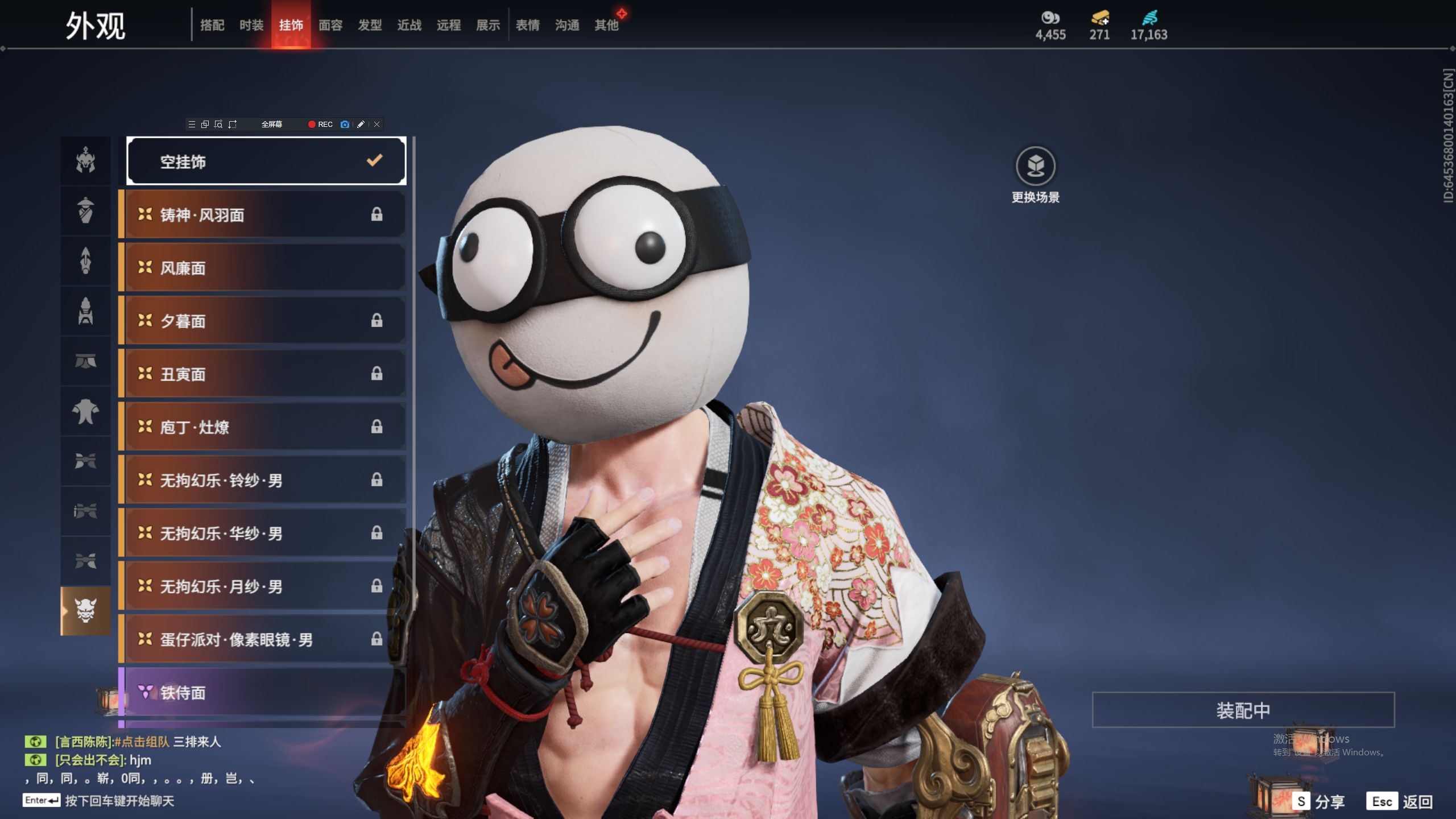Viewport: 1456px width, 819px height.
Task: Close the screen recorder toolbar
Action: pos(377,125)
